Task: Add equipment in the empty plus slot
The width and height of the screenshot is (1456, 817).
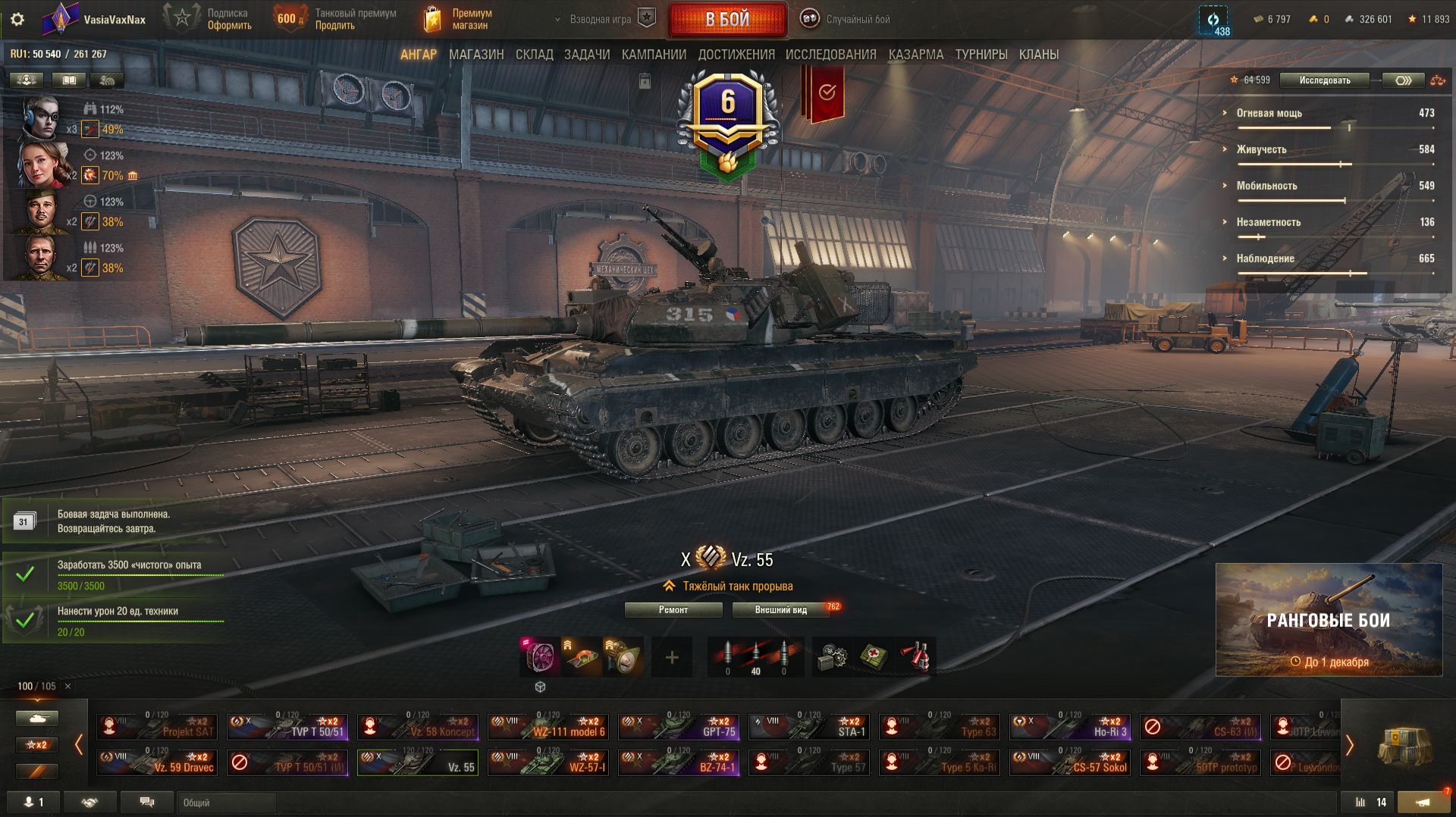Action: pyautogui.click(x=672, y=657)
